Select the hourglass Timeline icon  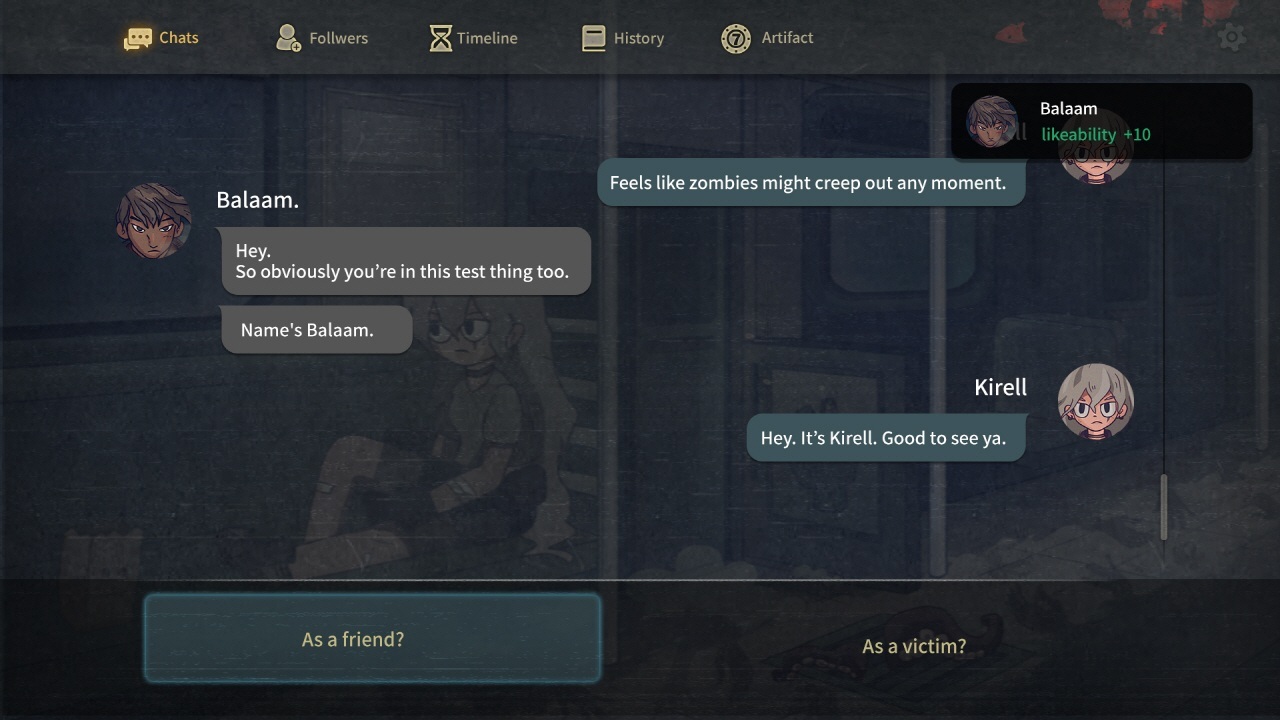coord(438,37)
